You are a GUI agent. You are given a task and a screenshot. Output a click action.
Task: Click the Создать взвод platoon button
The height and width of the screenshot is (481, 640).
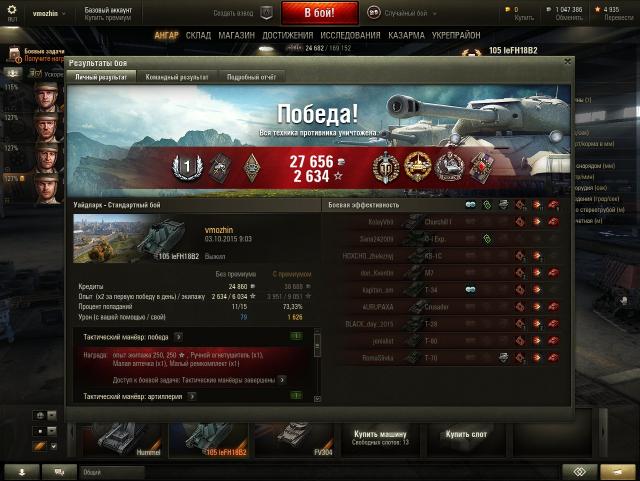point(241,13)
